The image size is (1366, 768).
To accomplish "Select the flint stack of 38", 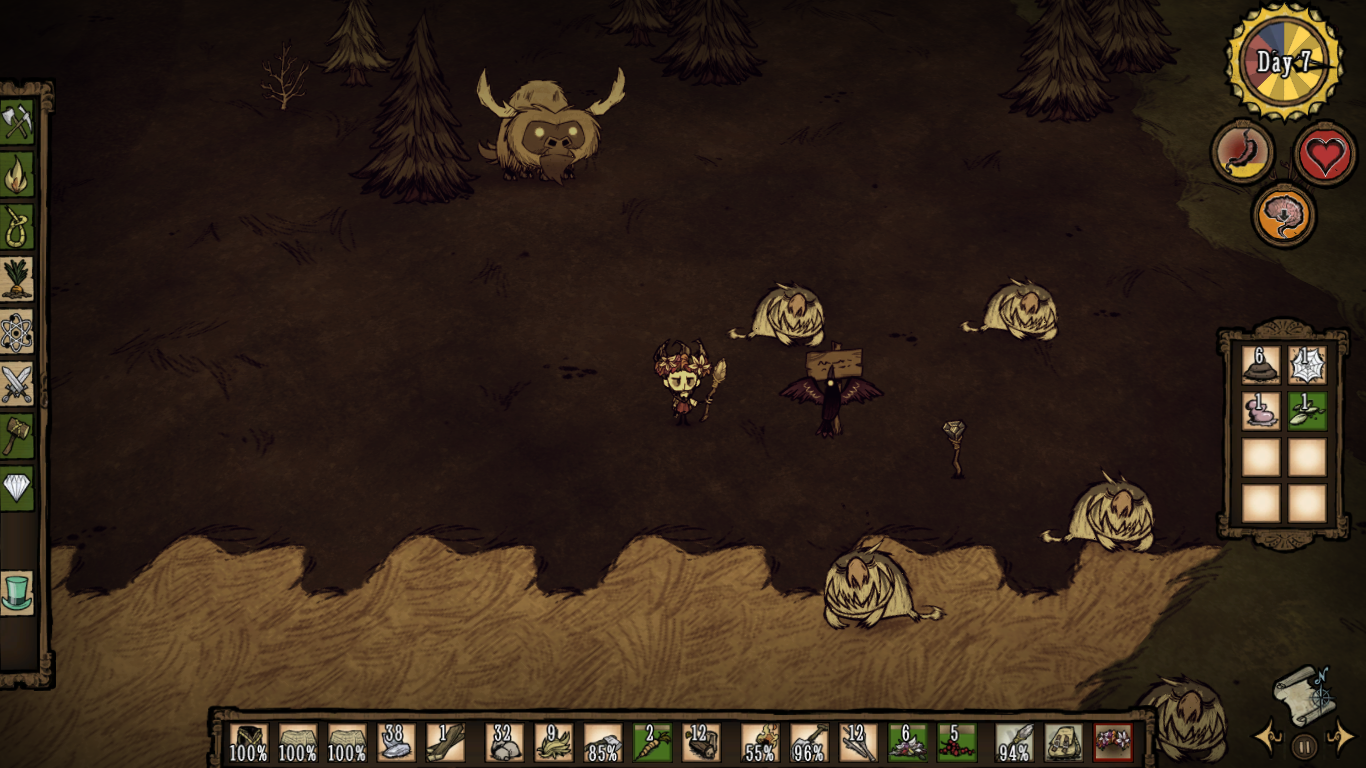I will pos(396,743).
